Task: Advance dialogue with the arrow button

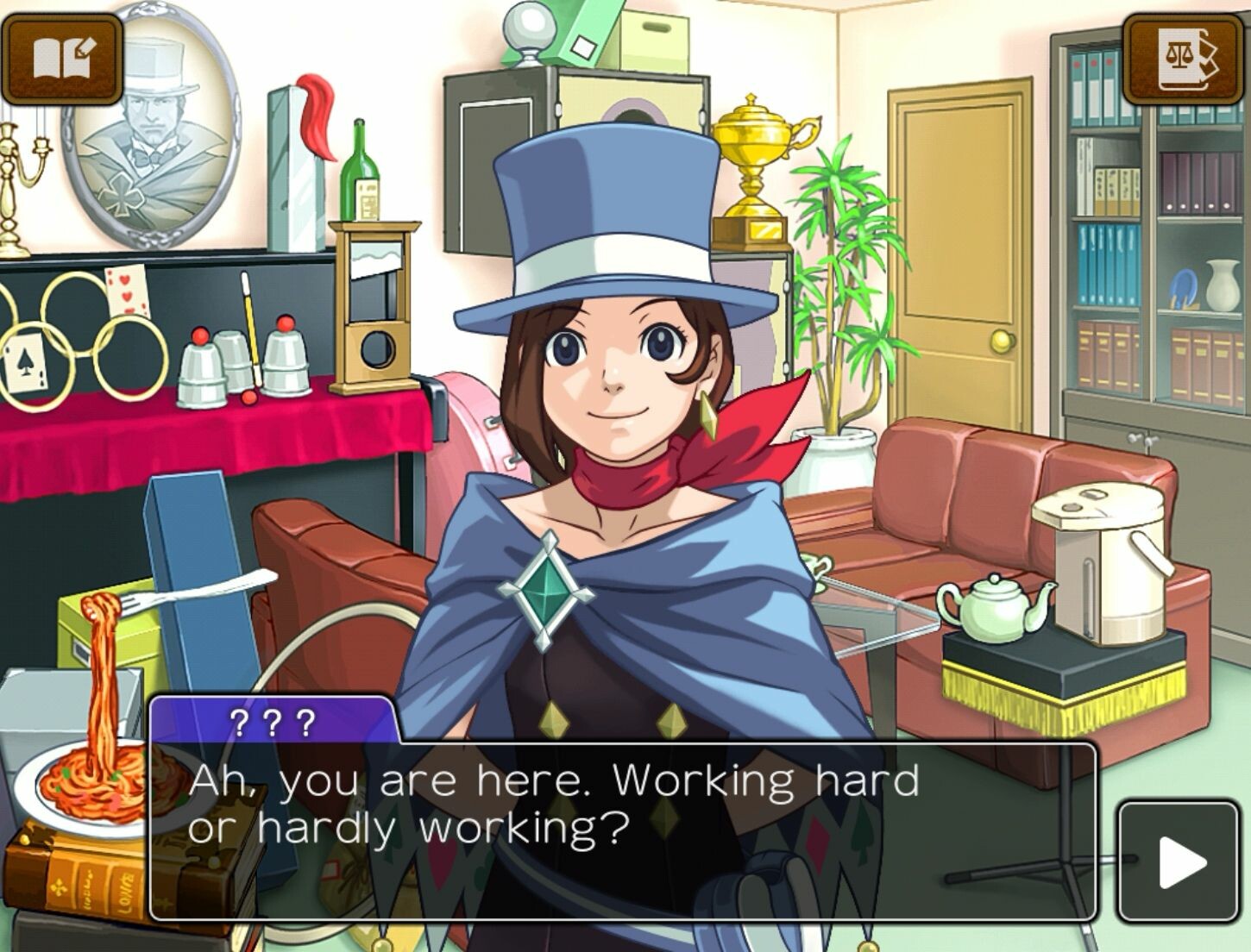Action: tap(1179, 861)
